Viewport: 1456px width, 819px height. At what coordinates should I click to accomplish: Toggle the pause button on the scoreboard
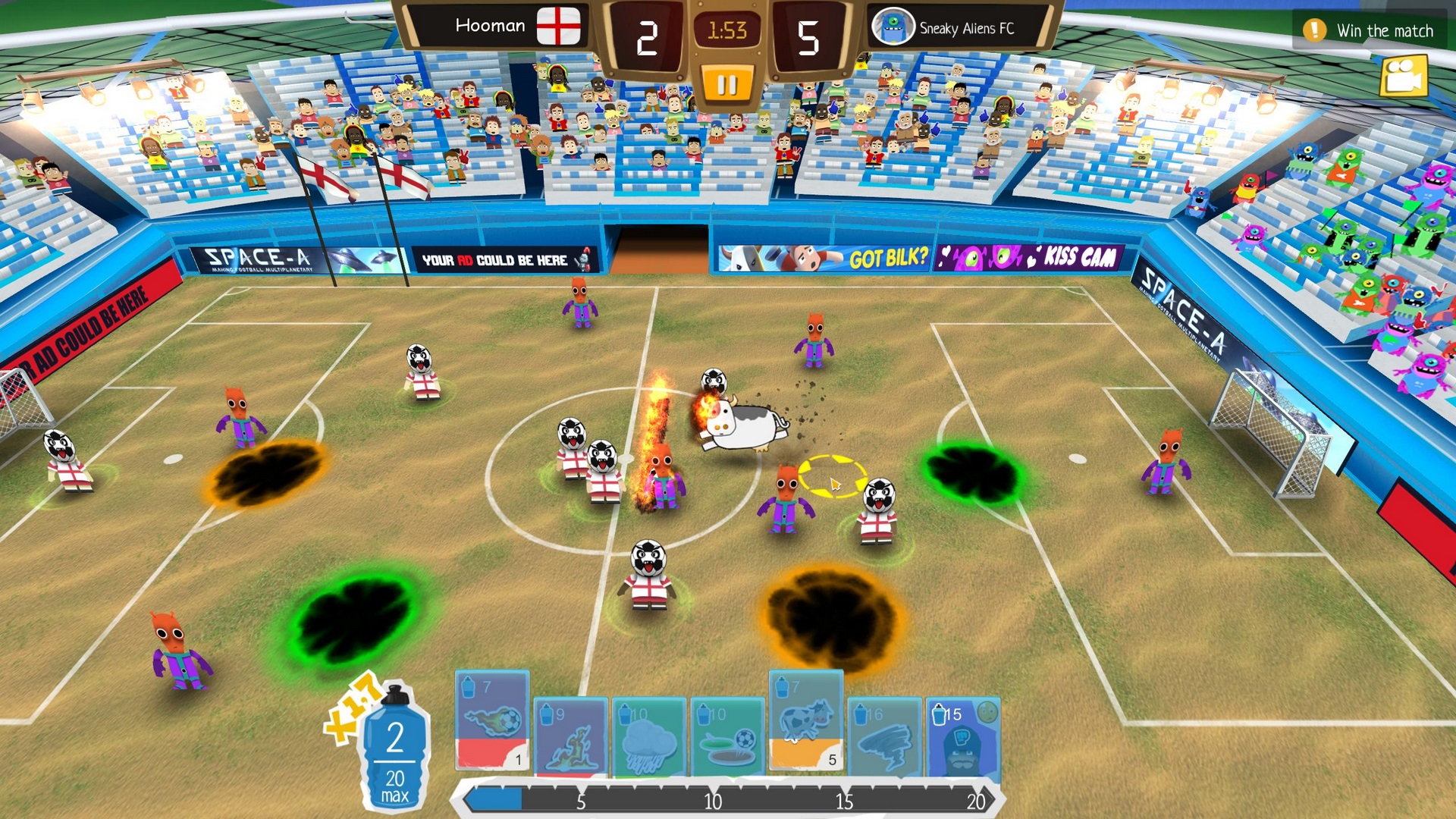[727, 83]
